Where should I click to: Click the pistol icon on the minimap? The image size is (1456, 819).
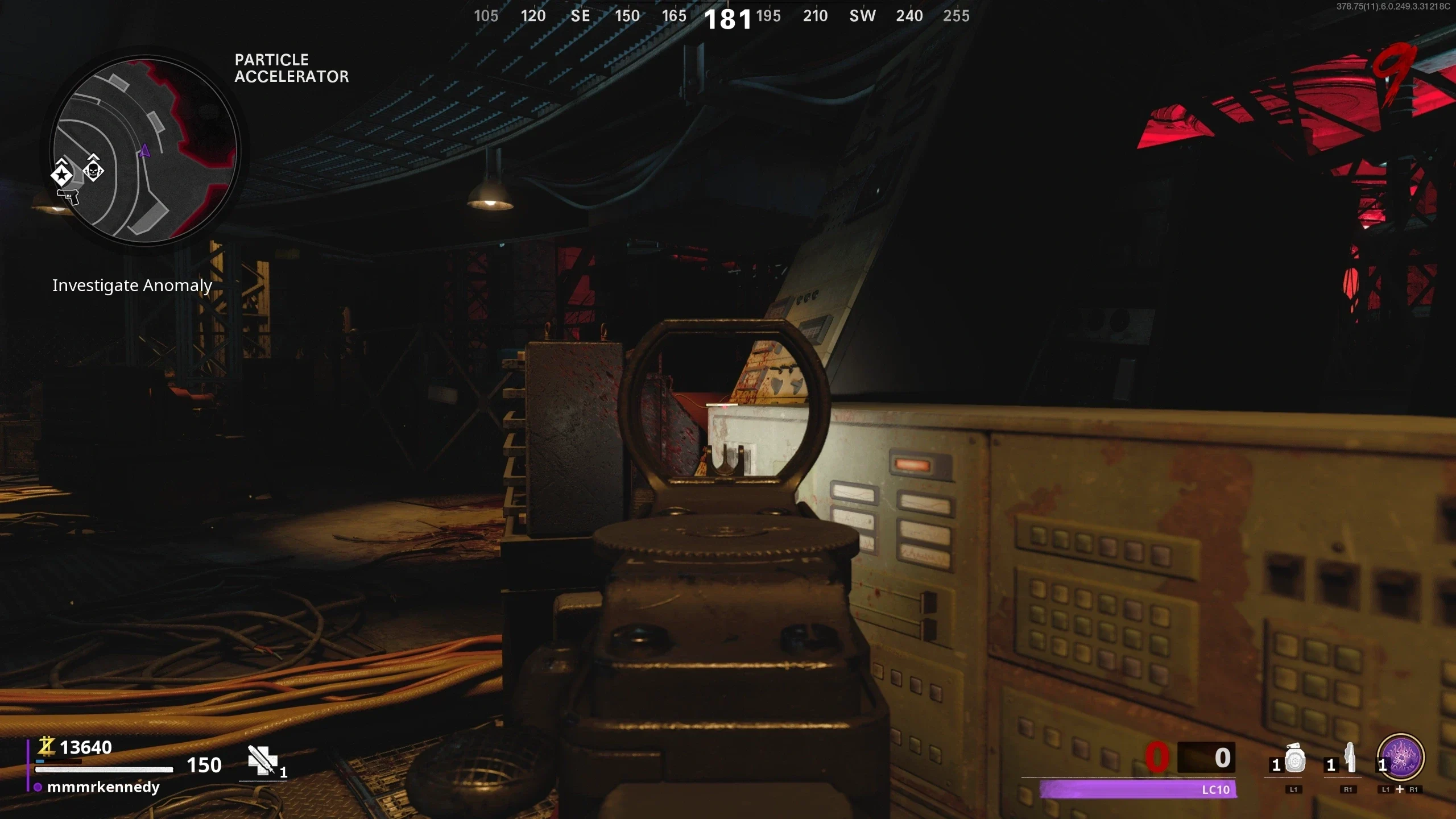click(x=68, y=197)
